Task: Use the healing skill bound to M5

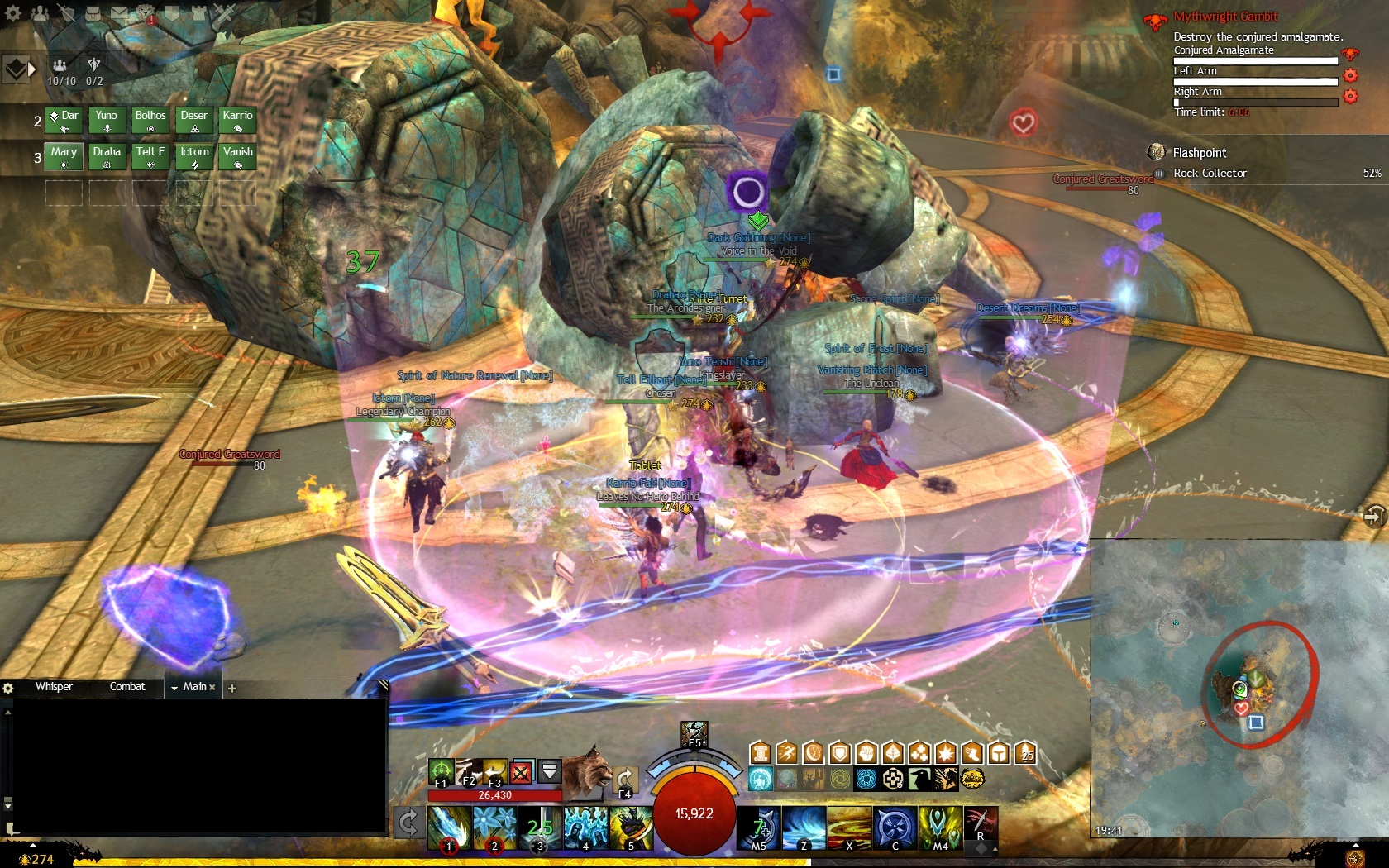Action: point(759,827)
